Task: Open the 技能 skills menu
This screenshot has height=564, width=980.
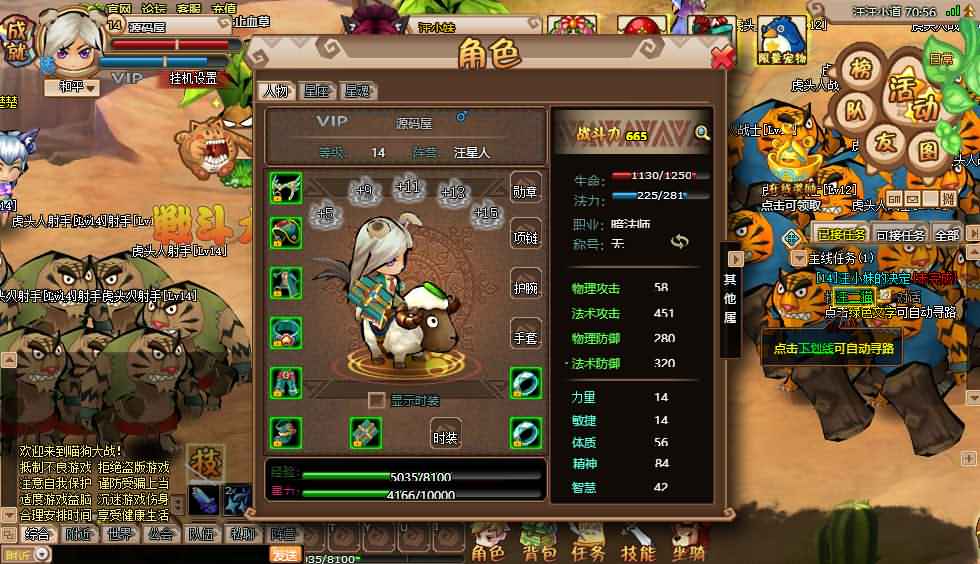Action: tap(637, 548)
